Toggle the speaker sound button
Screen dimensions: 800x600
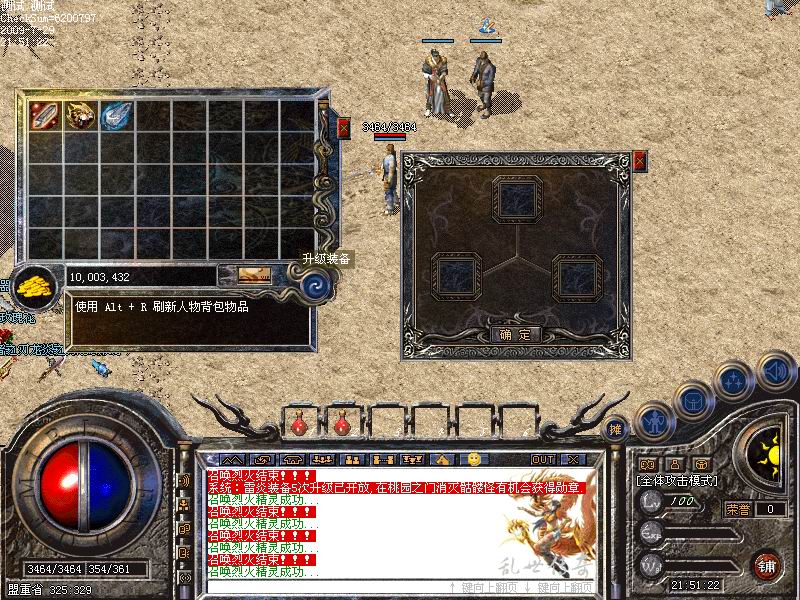[775, 371]
